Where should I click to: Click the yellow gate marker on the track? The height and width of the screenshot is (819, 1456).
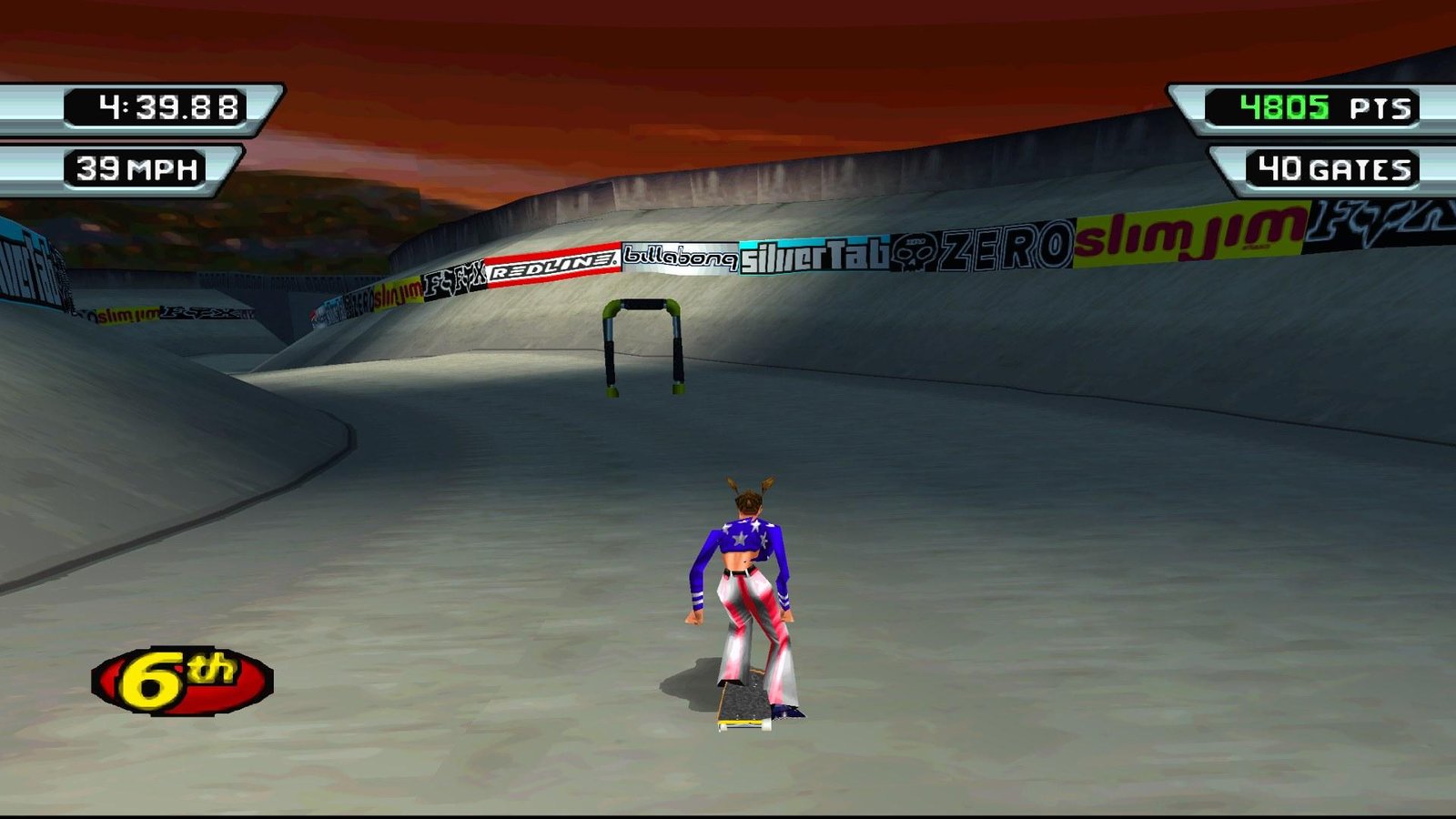coord(642,344)
